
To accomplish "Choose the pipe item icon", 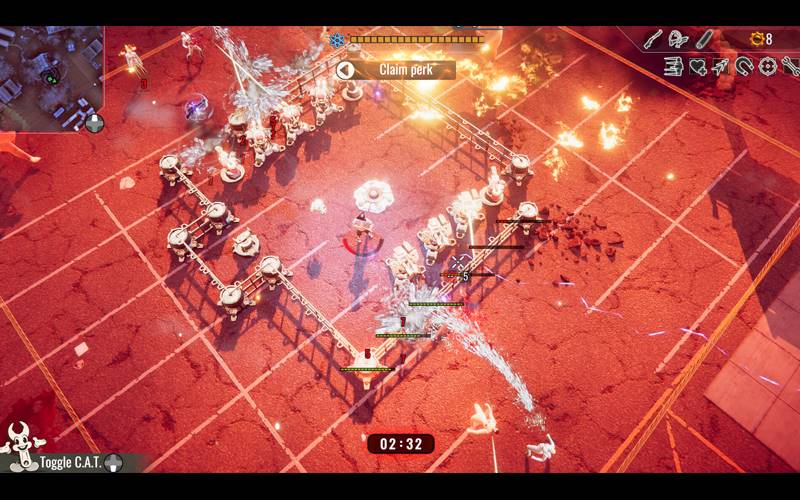I will (705, 39).
